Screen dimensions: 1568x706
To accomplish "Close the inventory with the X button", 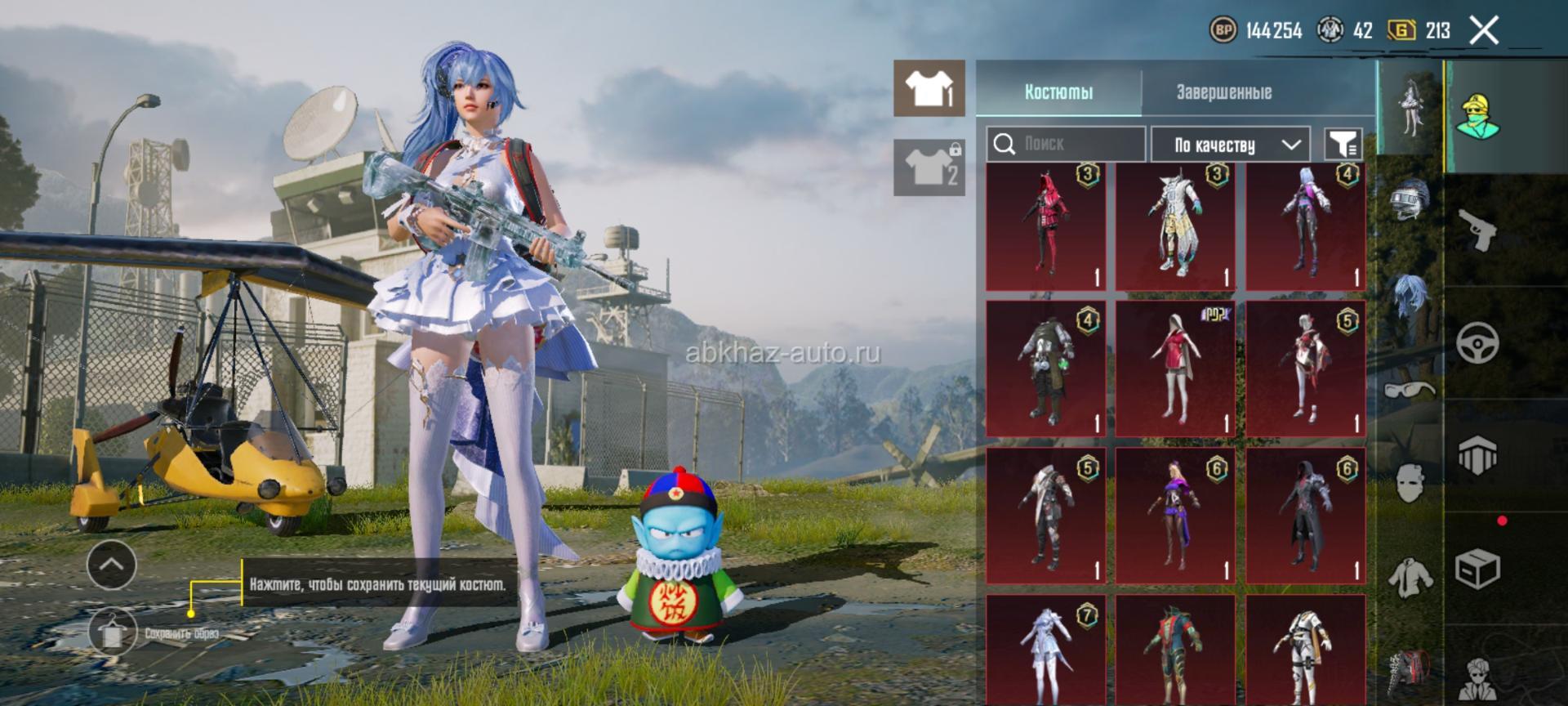I will point(1484,31).
